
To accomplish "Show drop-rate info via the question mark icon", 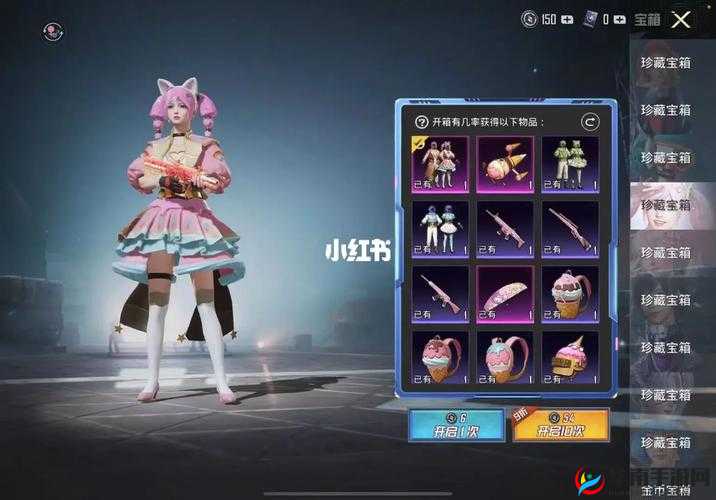I will (x=421, y=121).
